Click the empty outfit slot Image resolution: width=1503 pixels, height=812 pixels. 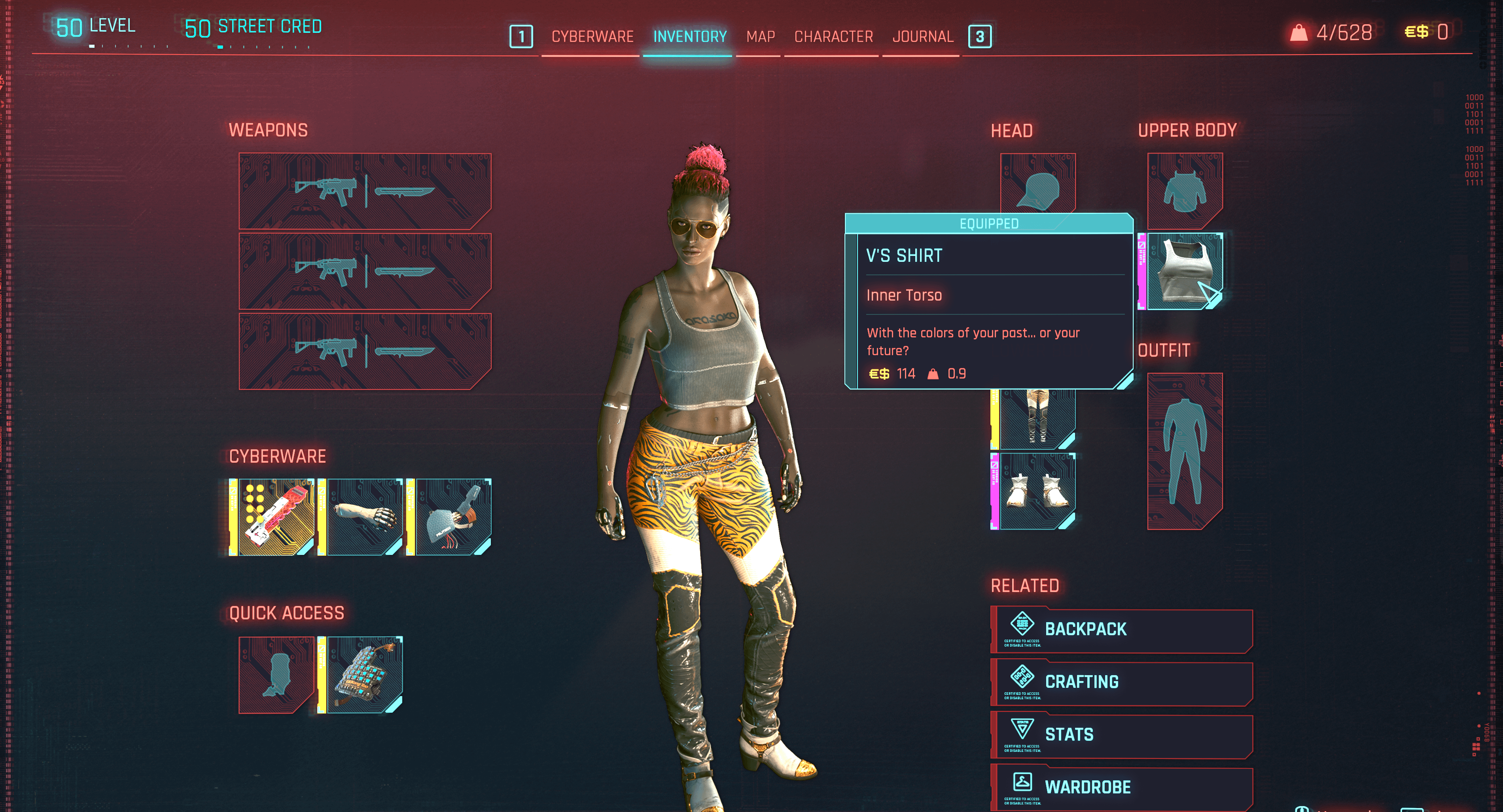pos(1185,451)
